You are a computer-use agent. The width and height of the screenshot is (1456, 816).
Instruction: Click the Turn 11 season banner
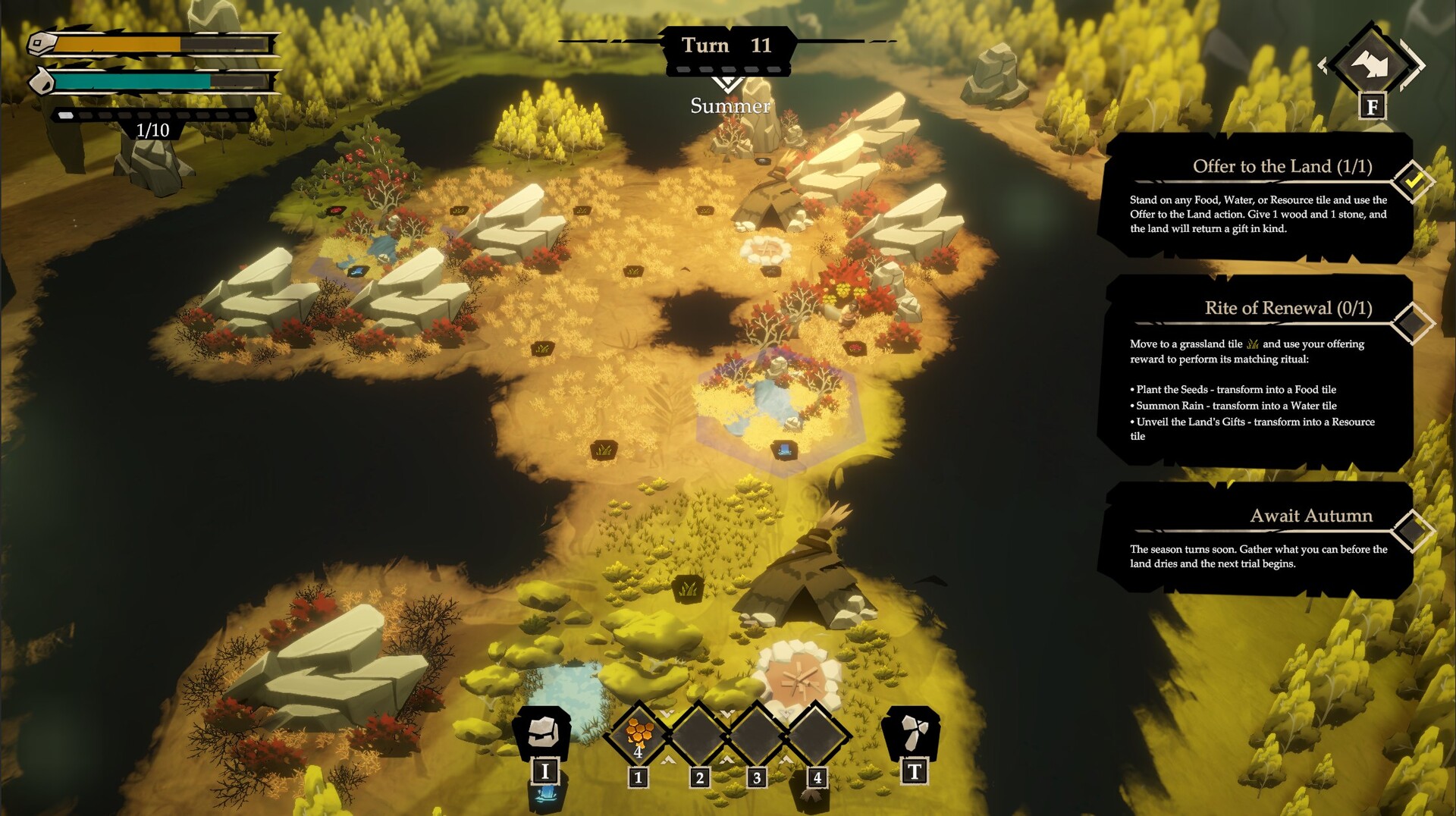click(x=727, y=46)
